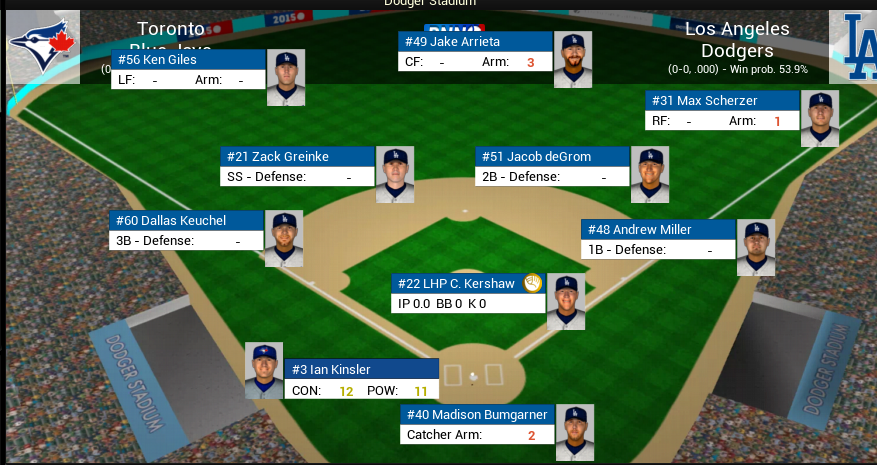The width and height of the screenshot is (877, 465).
Task: Select Zack Greinke's portrait photo
Action: [395, 175]
